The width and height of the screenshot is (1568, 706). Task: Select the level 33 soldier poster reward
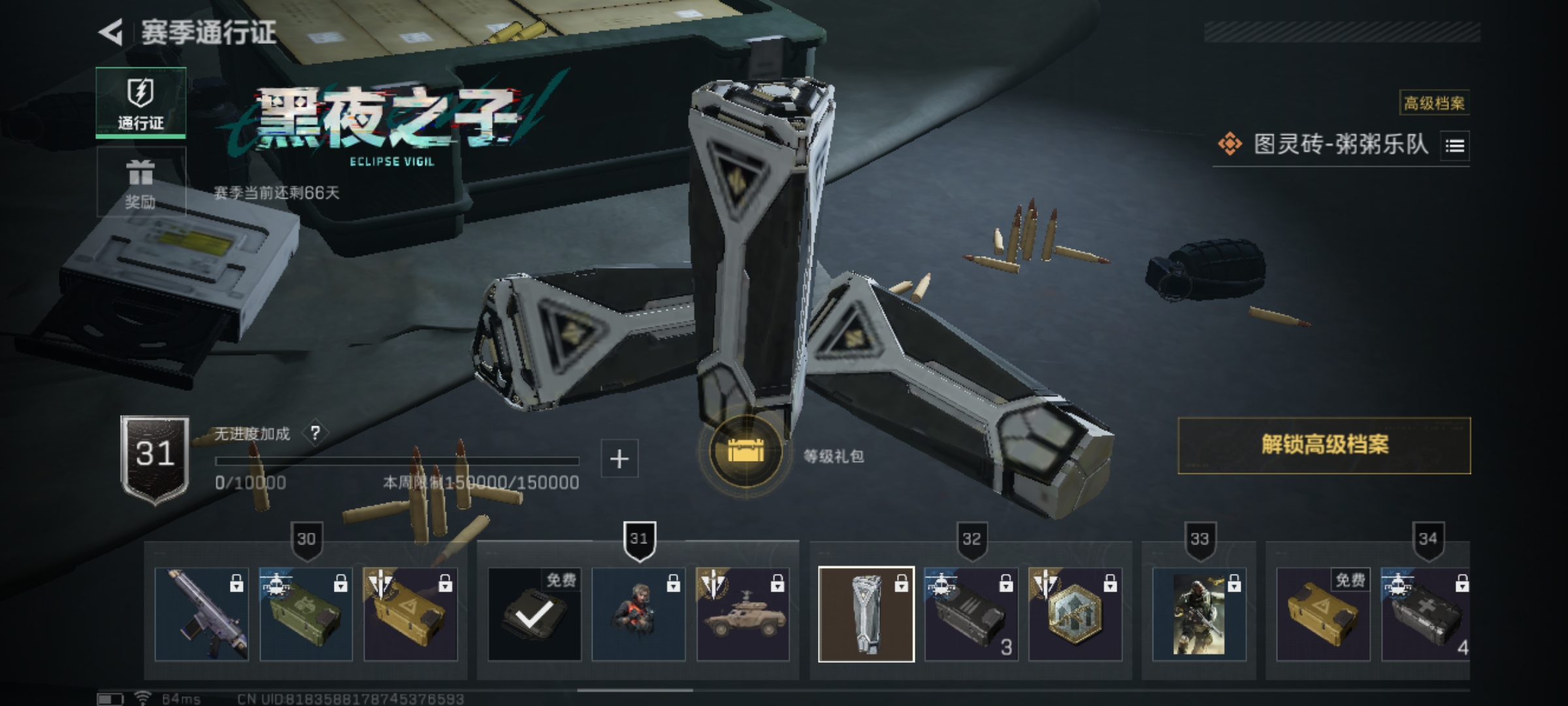[x=1199, y=614]
